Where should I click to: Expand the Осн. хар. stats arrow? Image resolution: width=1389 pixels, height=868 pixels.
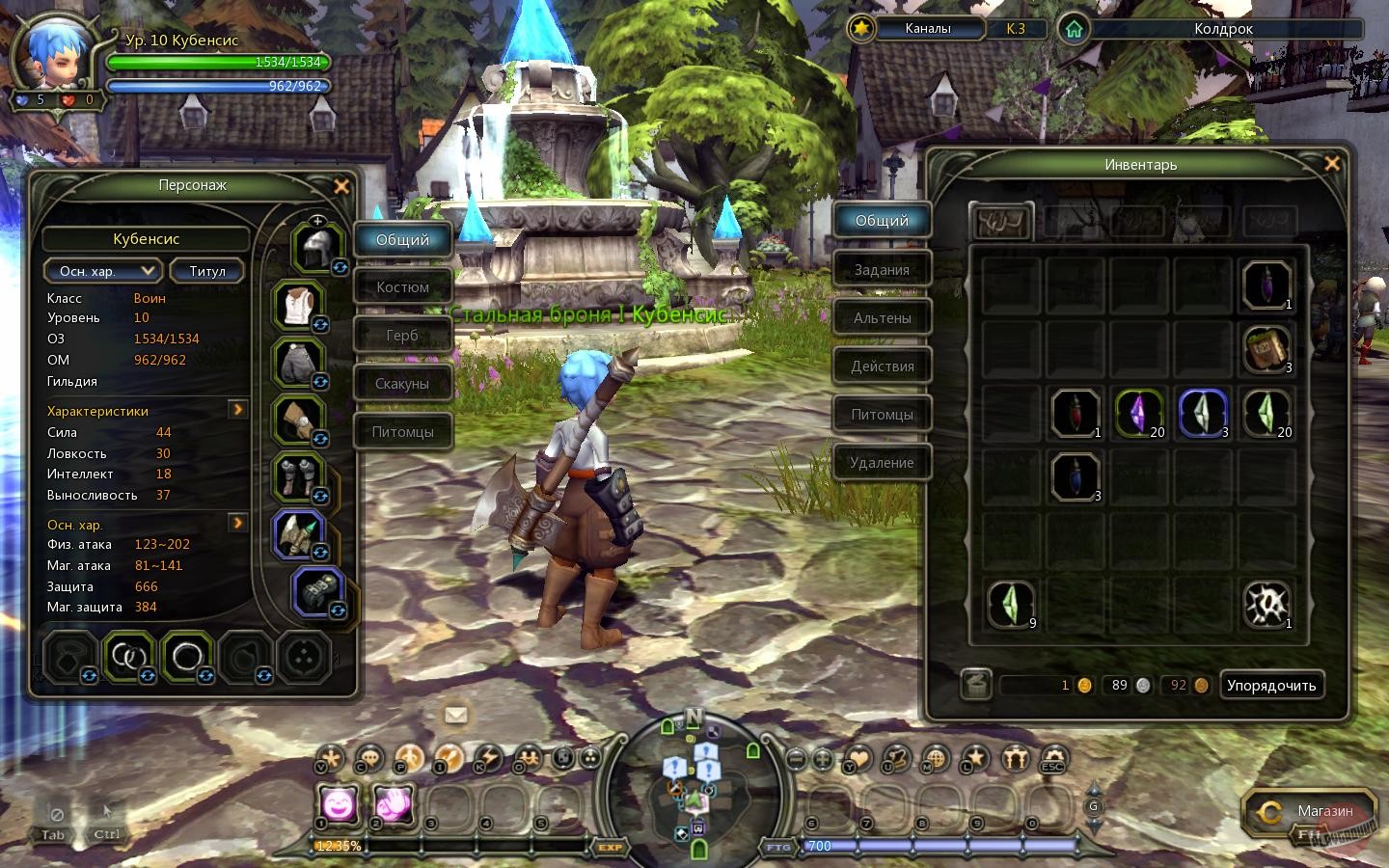point(237,524)
